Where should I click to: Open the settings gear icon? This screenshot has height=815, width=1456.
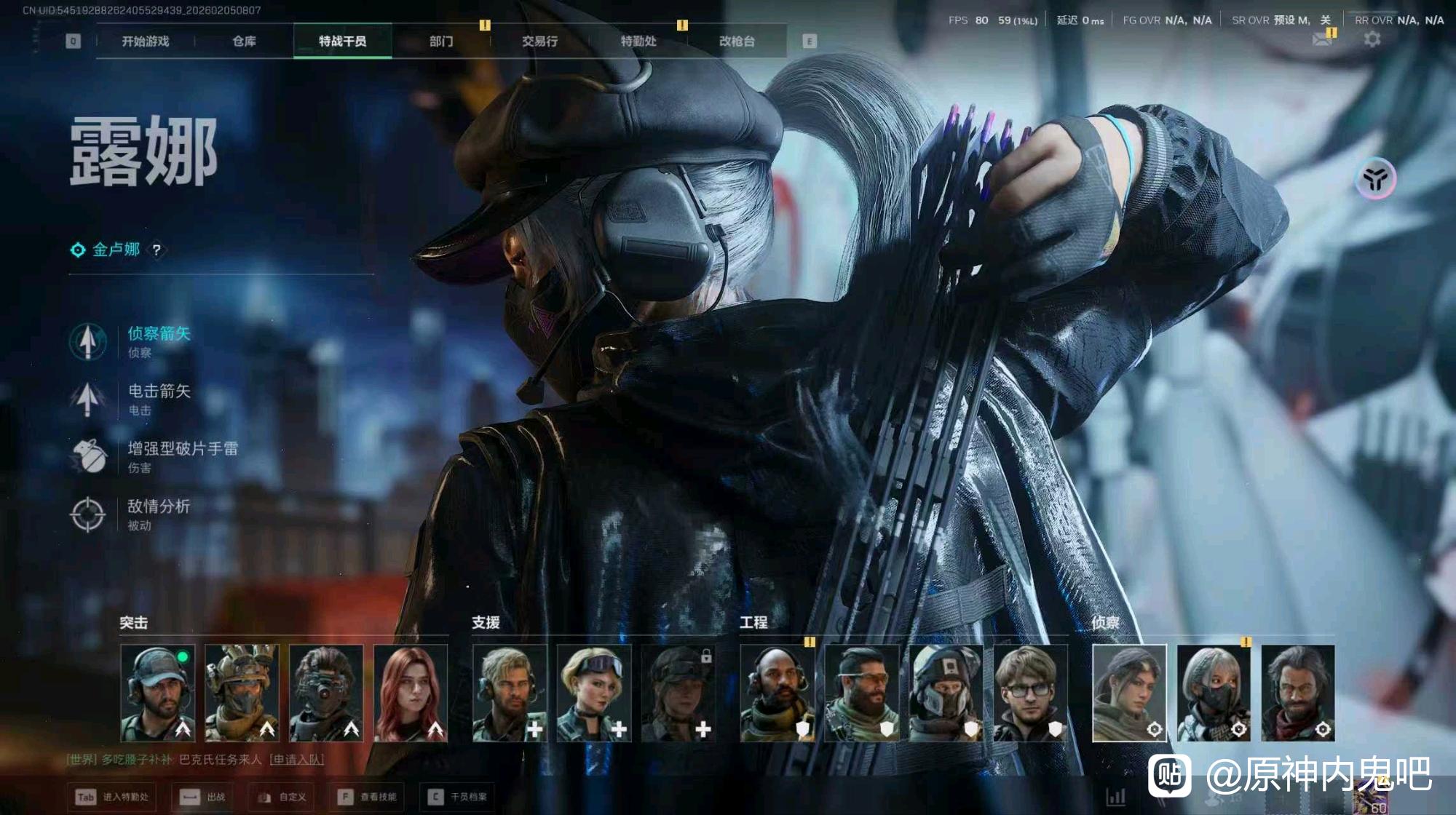pos(1372,39)
